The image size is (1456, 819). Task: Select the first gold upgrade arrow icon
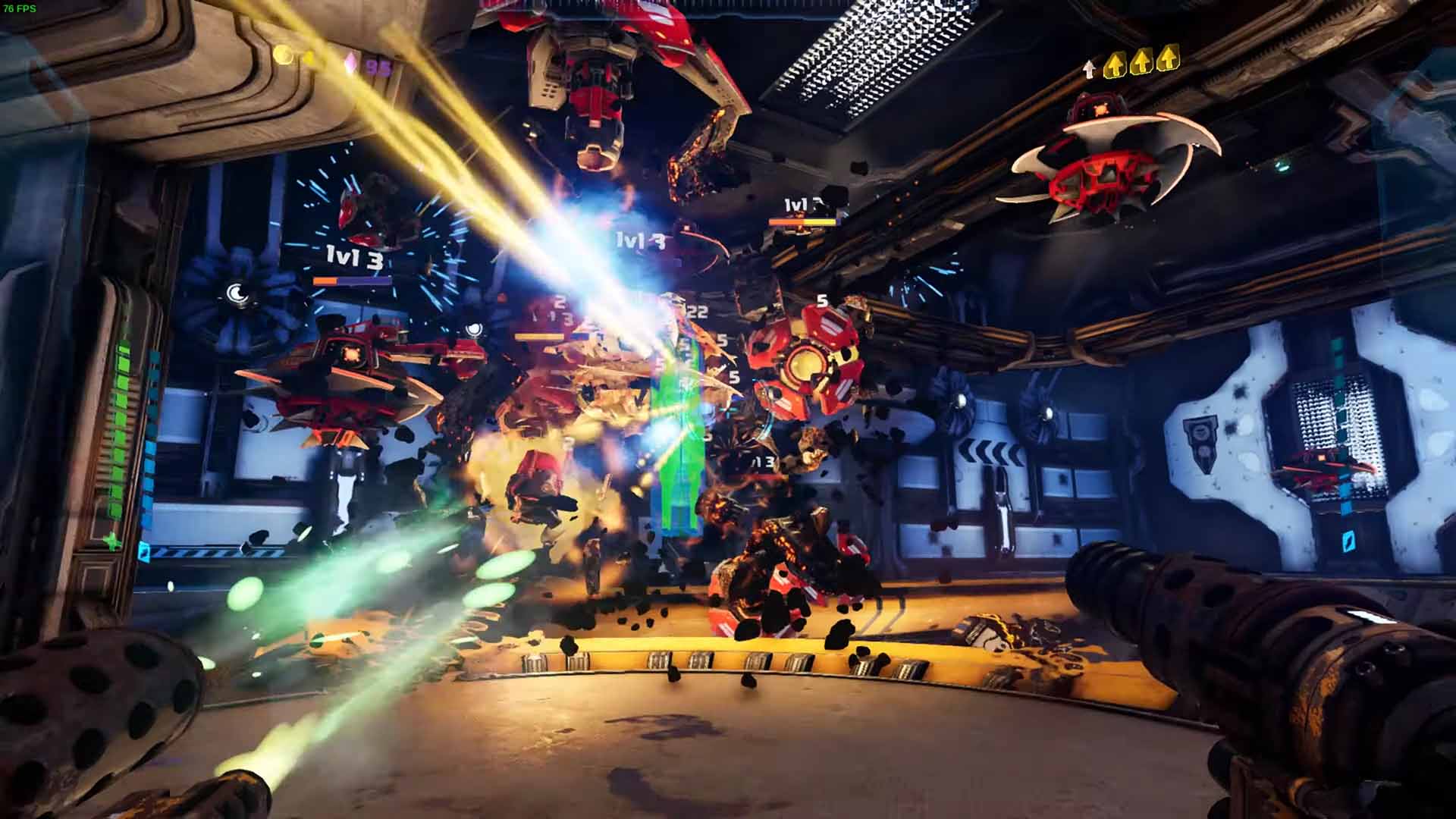pyautogui.click(x=1115, y=64)
